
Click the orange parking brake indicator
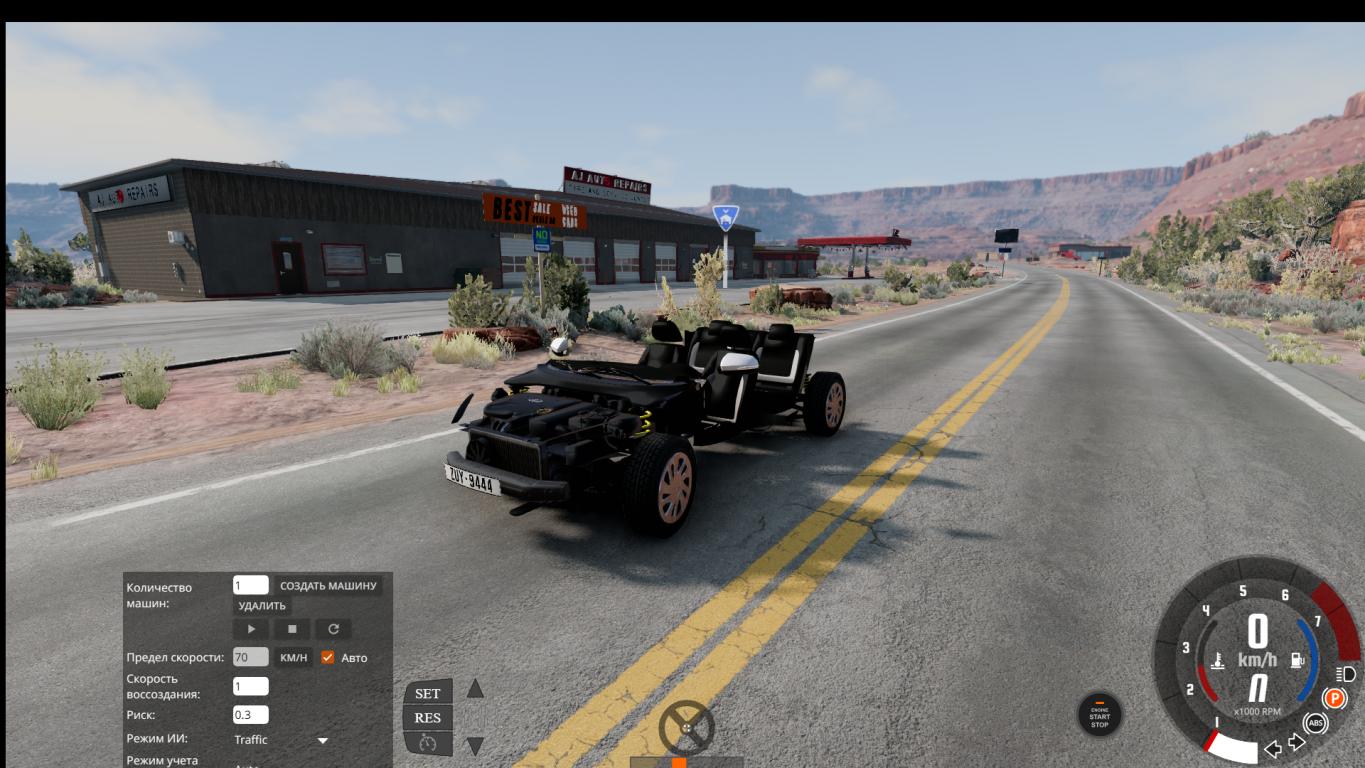[1334, 698]
